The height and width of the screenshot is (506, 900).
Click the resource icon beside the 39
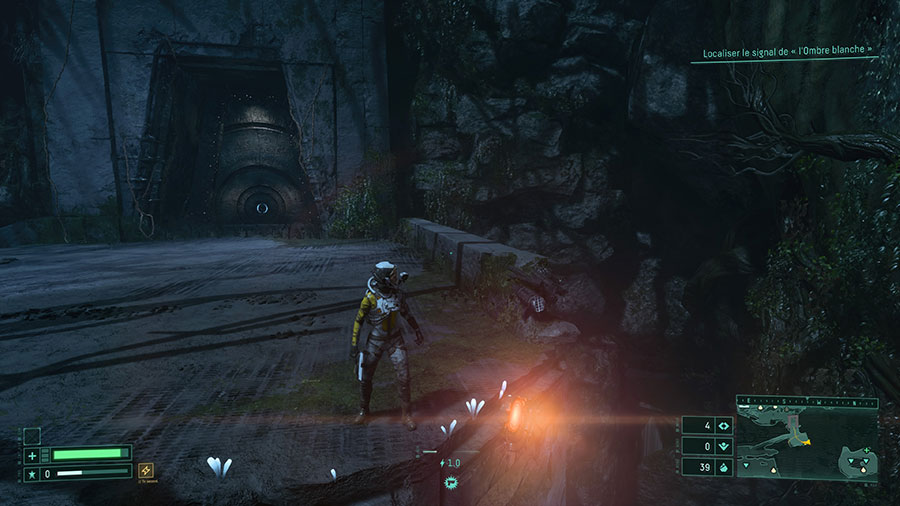(x=723, y=467)
